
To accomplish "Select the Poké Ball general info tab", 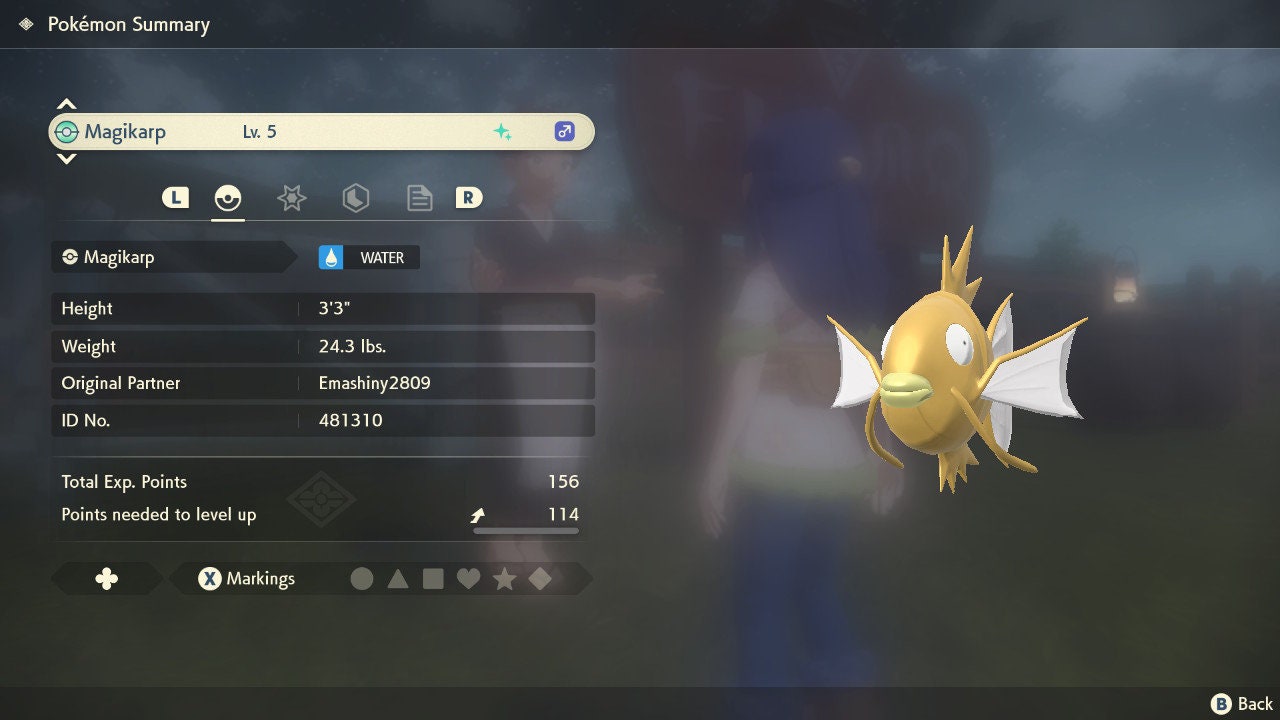I will (x=228, y=198).
